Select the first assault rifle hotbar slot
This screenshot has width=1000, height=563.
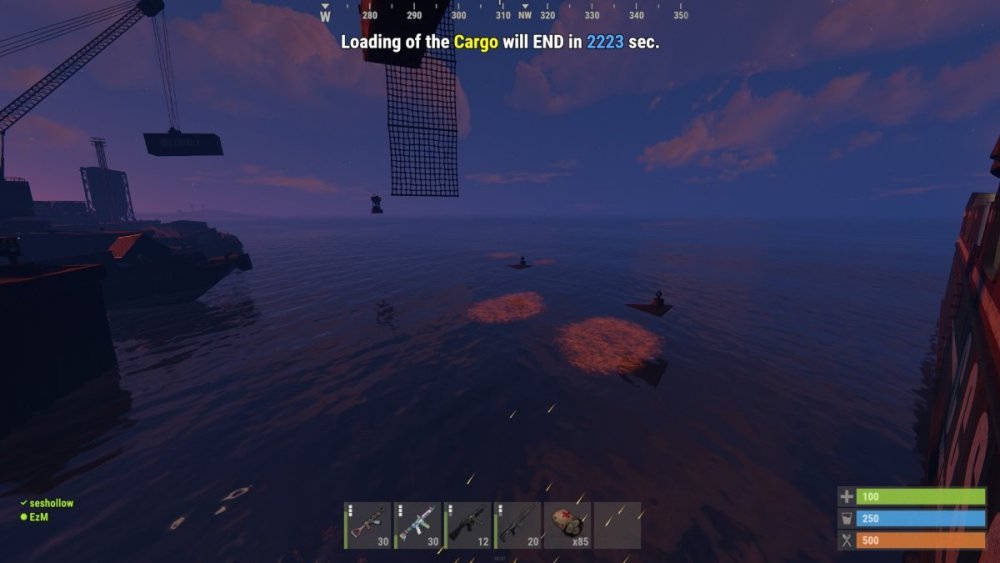pyautogui.click(x=368, y=525)
